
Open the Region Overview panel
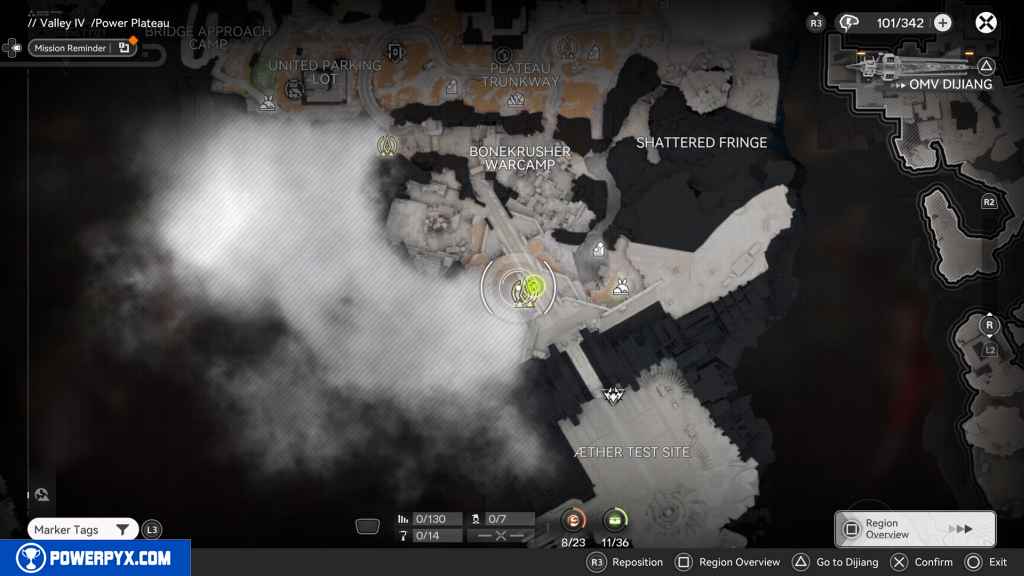click(914, 529)
